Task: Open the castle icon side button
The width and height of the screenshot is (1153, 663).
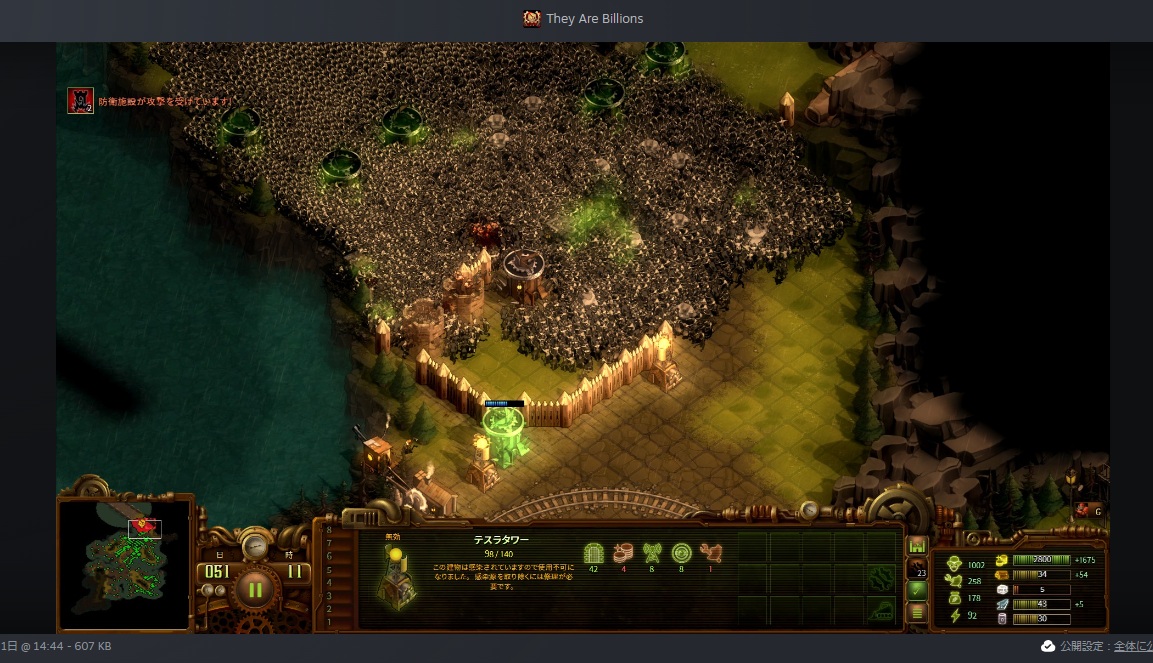Action: pos(916,546)
